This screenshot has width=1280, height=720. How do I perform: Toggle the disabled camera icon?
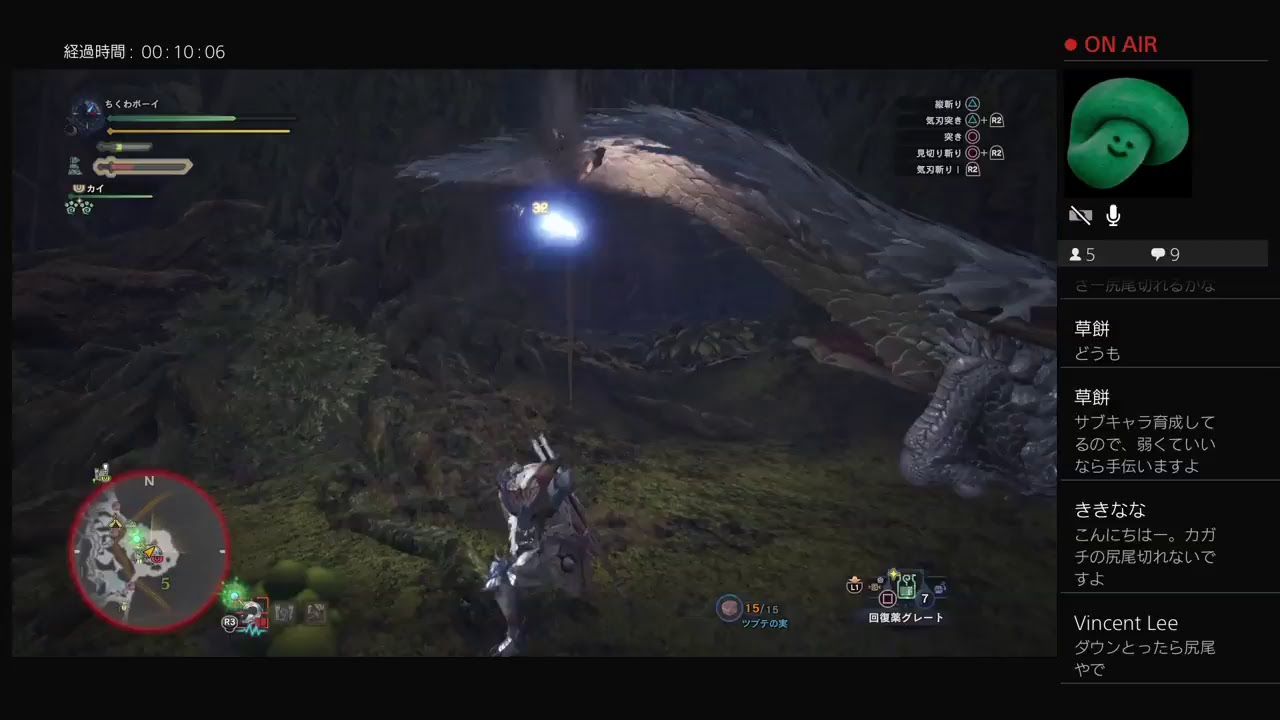click(x=1081, y=215)
